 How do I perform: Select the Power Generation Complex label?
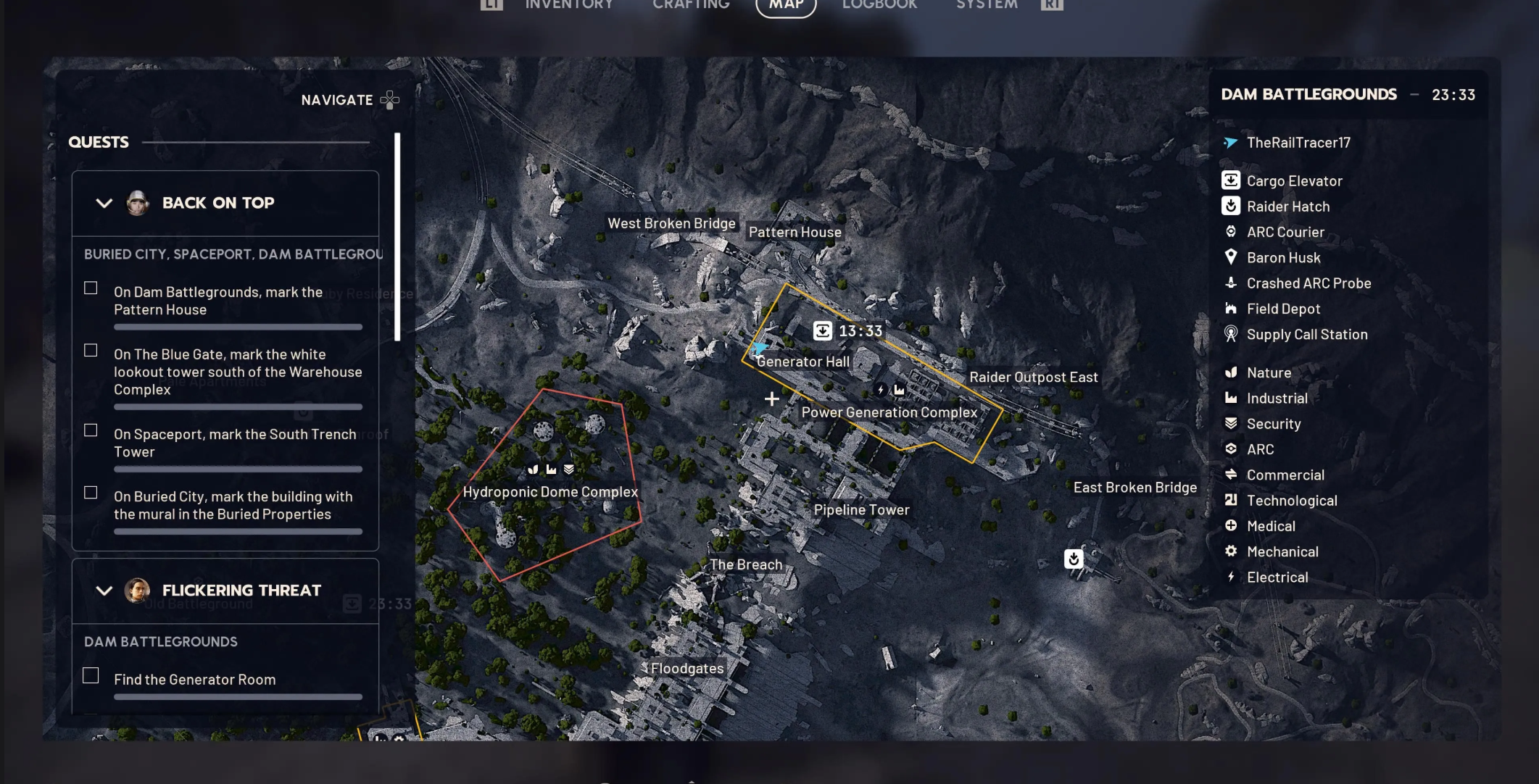[889, 412]
